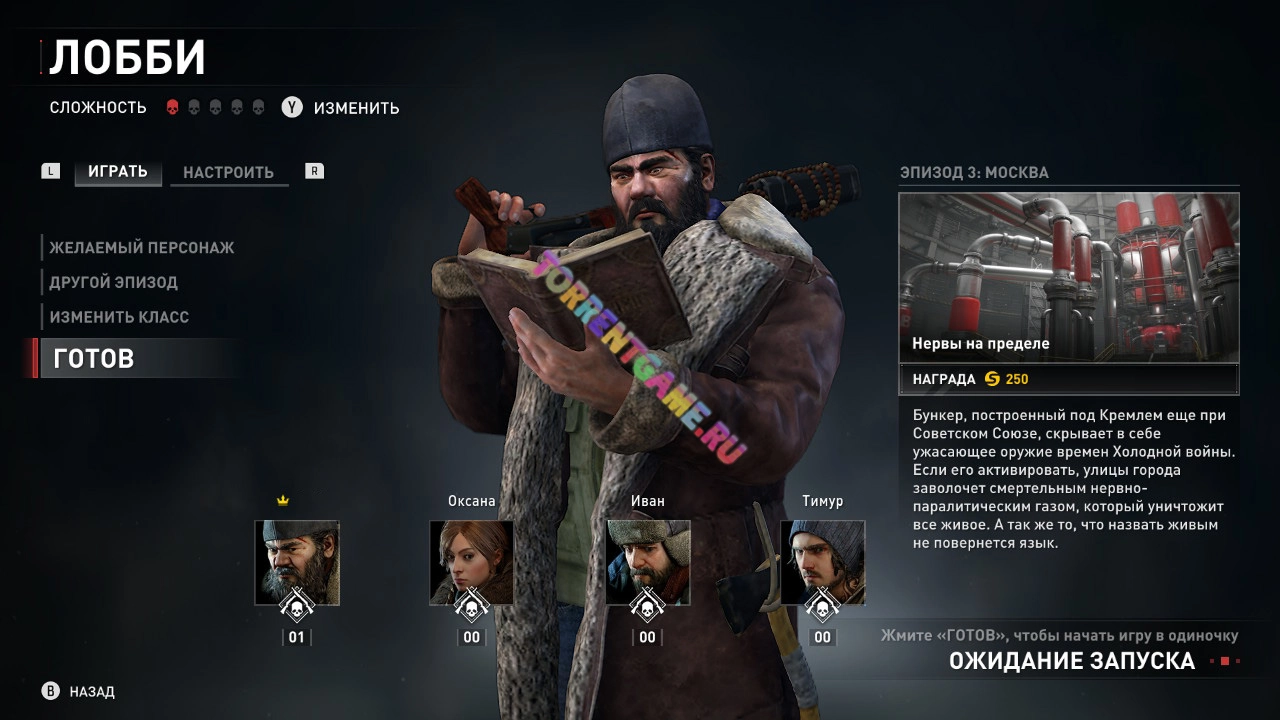The image size is (1280, 720).
Task: Open ИЗМЕНИТЬ КЛАСС menu entry
Action: (x=119, y=317)
